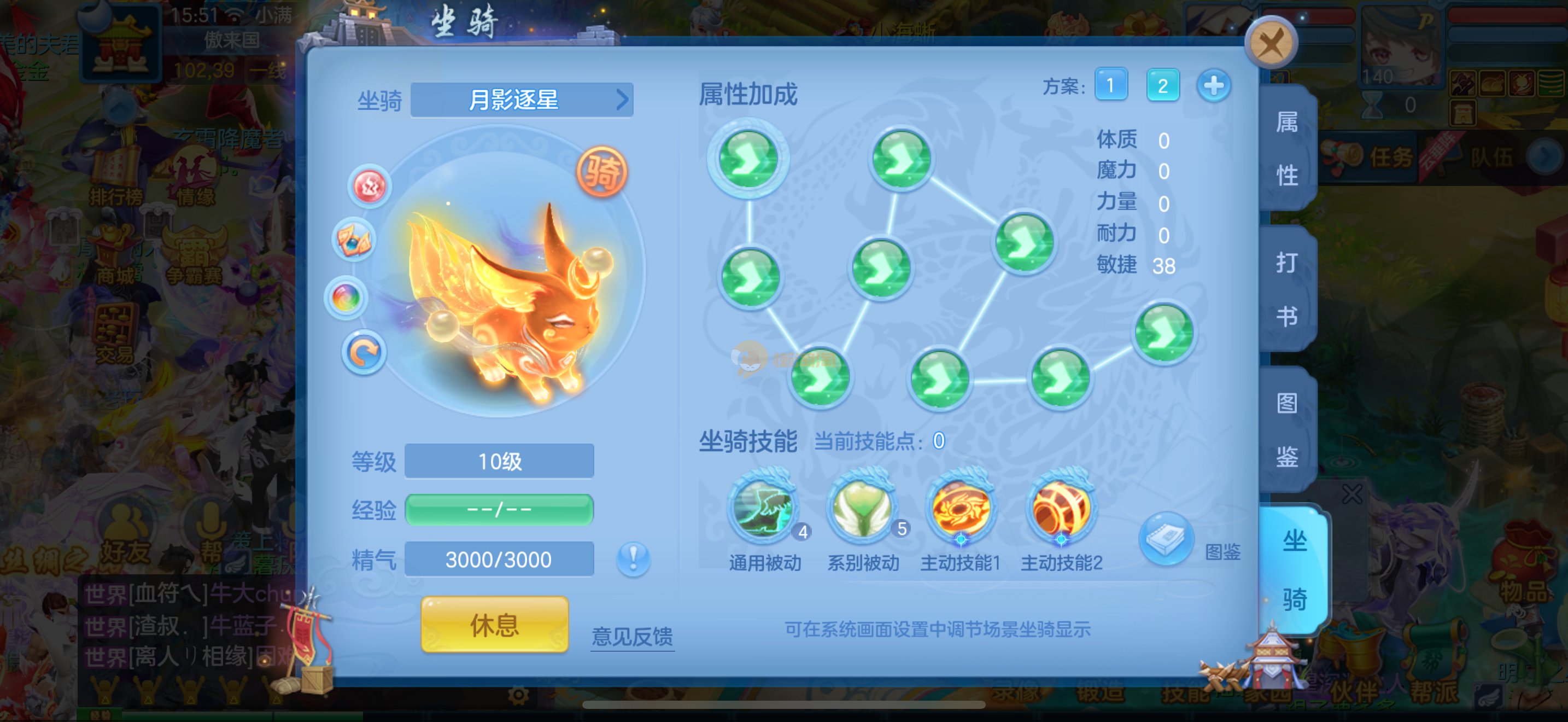Open the 意见反馈 feedback link
This screenshot has height=722, width=1568.
click(x=632, y=637)
